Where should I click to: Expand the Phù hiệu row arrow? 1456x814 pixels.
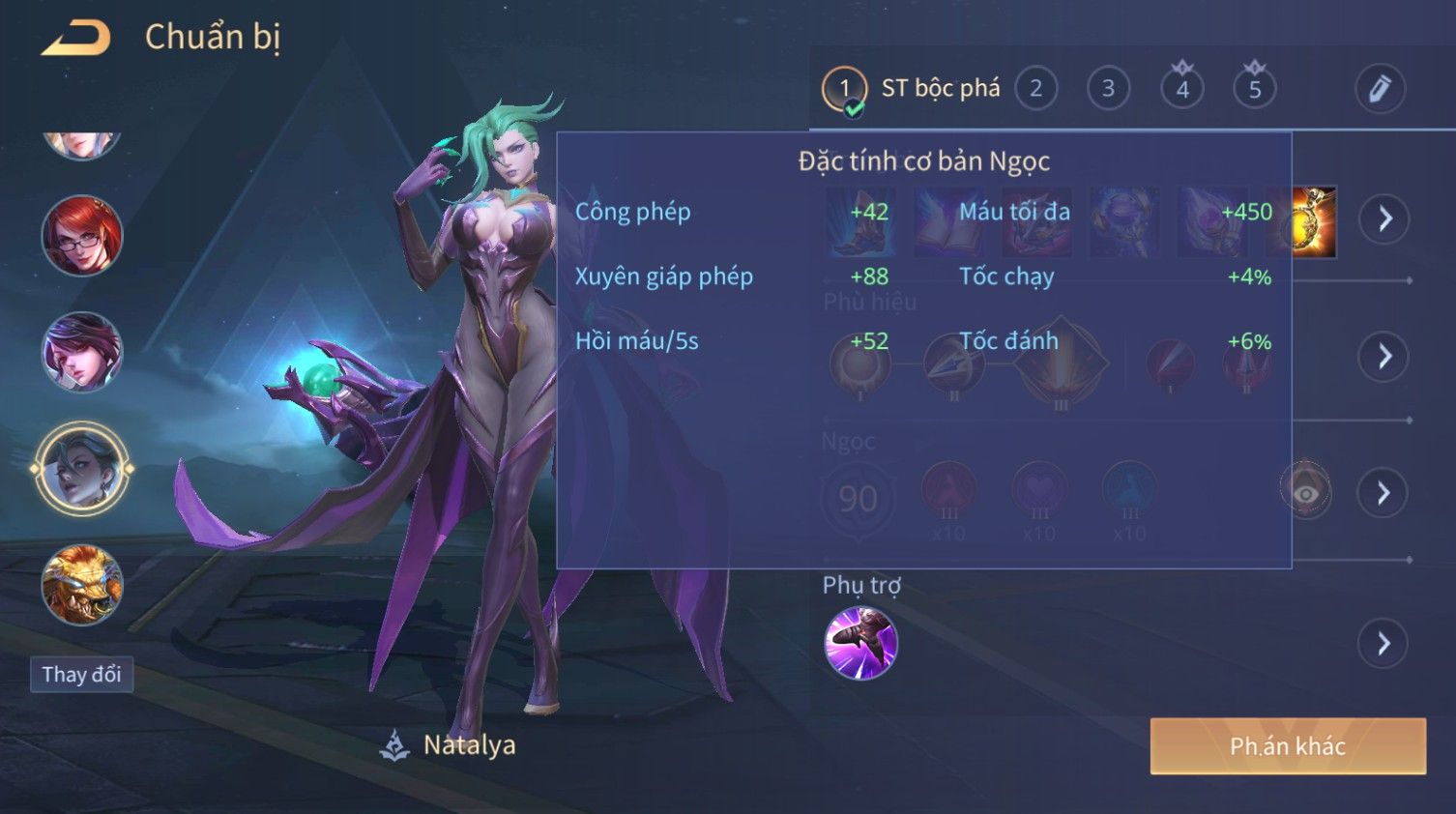1383,357
